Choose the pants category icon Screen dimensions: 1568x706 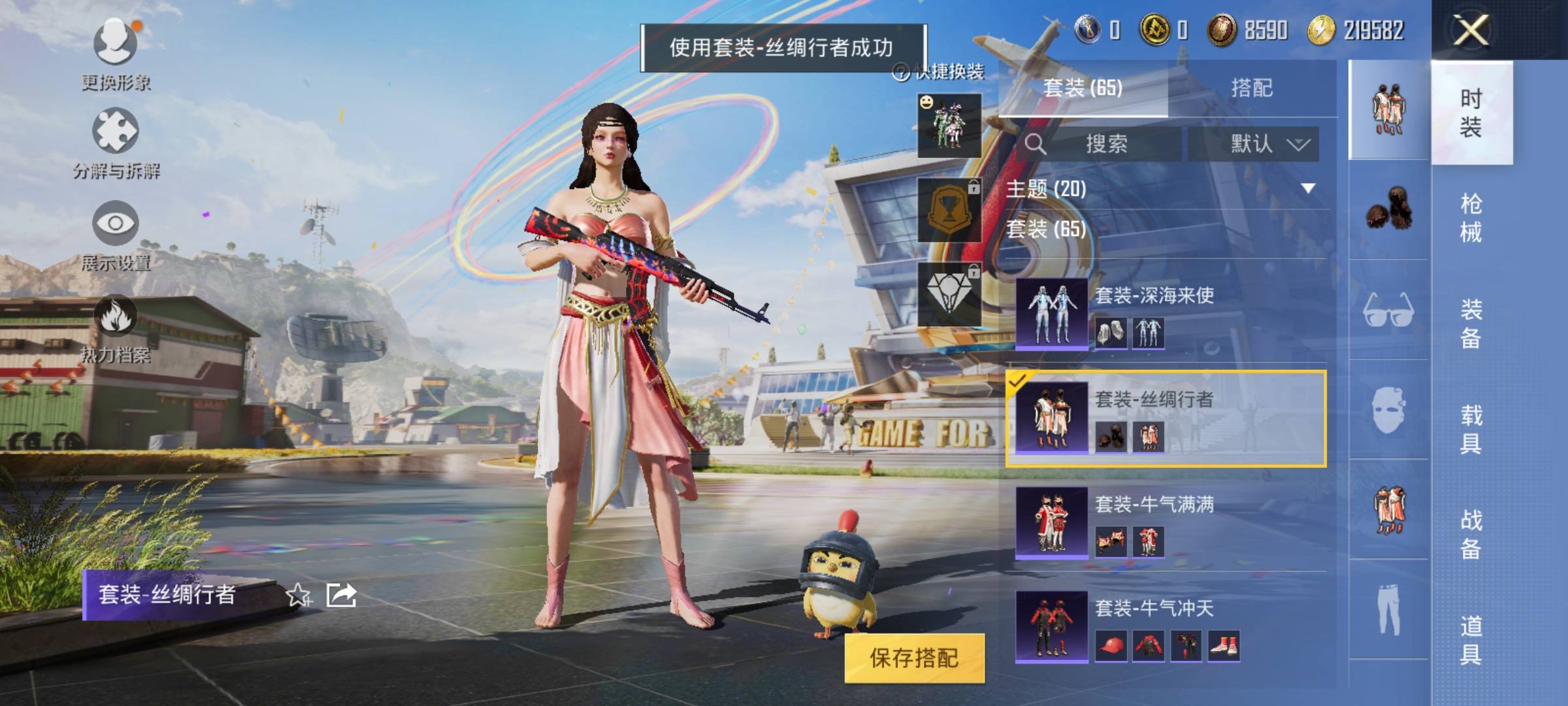tap(1388, 610)
